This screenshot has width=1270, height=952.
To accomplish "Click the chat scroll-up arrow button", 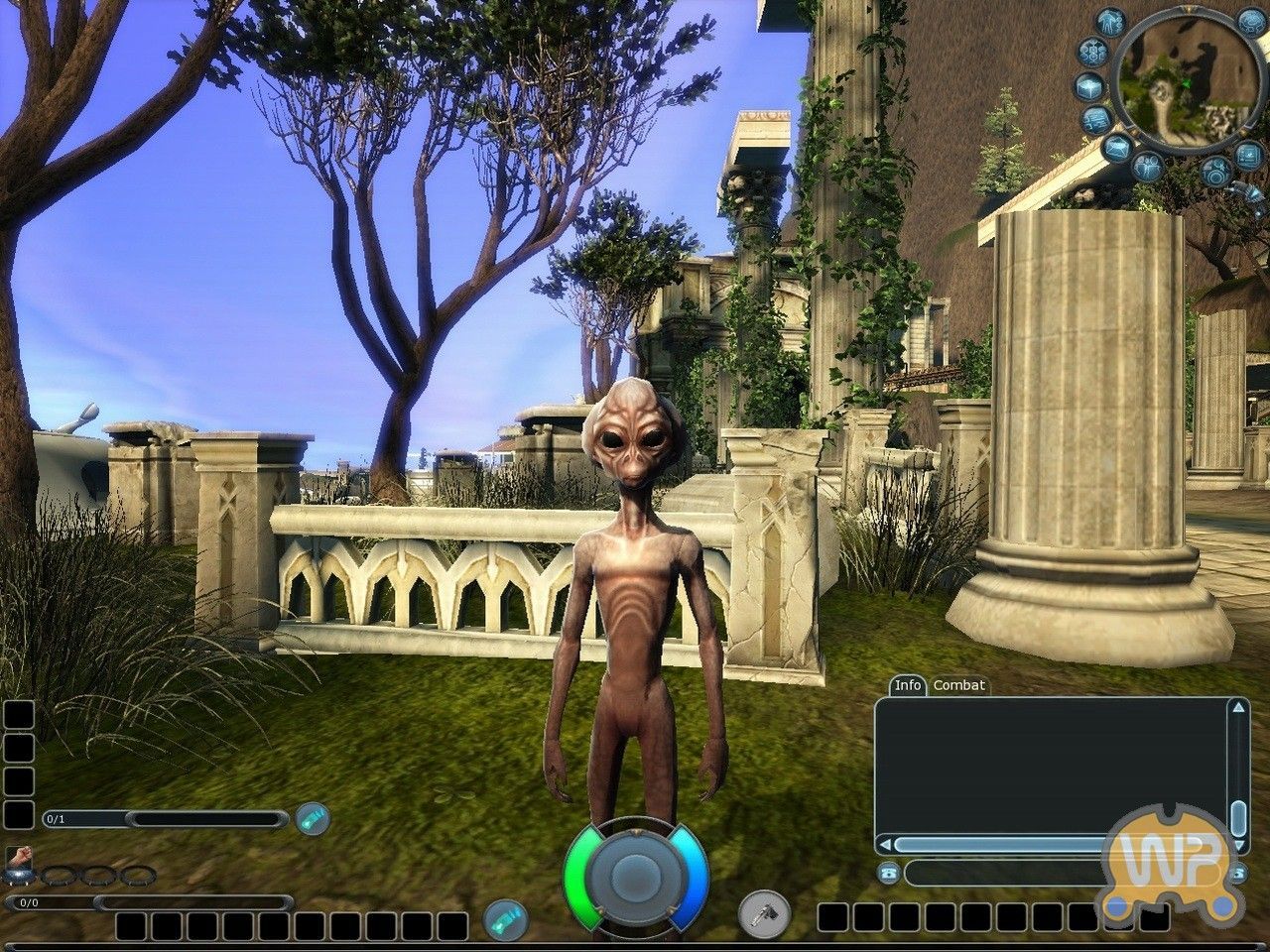I will point(1238,707).
